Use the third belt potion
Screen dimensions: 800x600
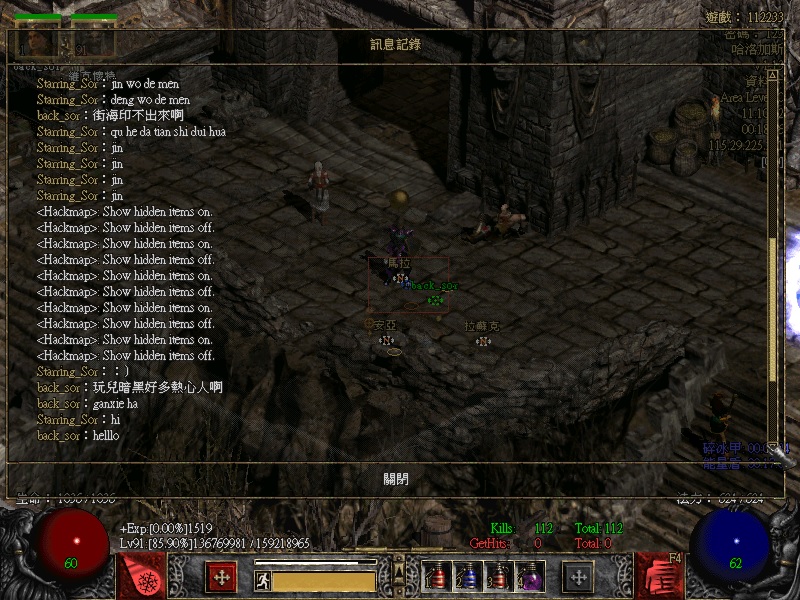coord(498,577)
